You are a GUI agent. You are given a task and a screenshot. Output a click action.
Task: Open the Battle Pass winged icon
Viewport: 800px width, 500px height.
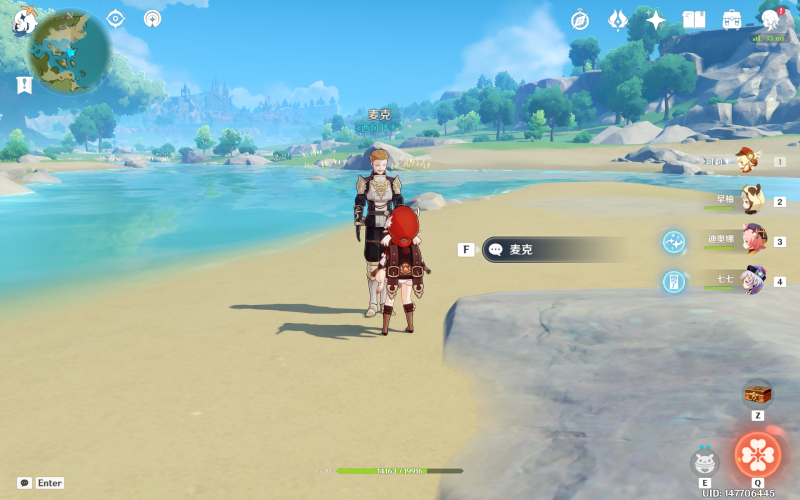point(618,19)
